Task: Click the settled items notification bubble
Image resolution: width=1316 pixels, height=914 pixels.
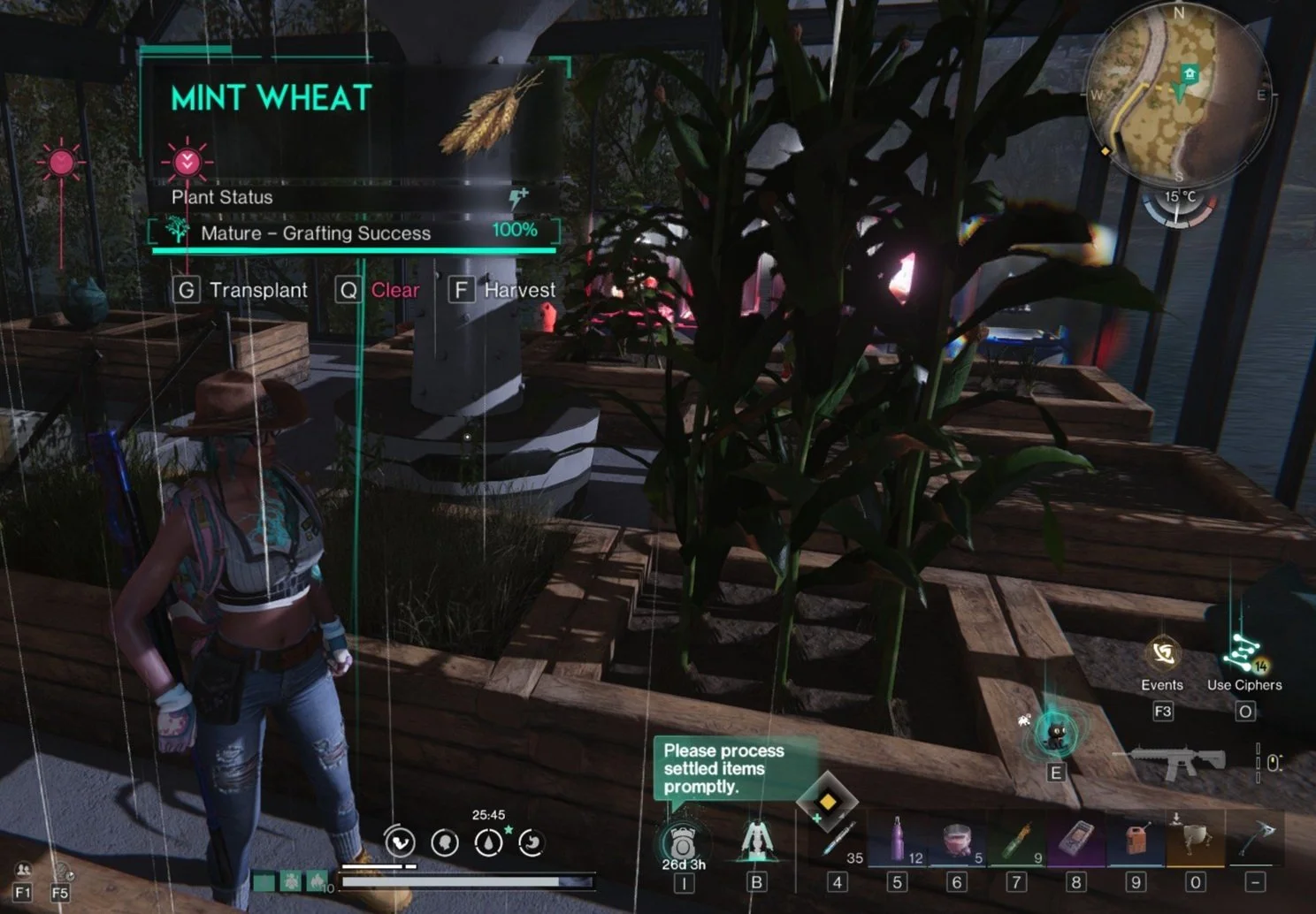Action: pos(723,768)
